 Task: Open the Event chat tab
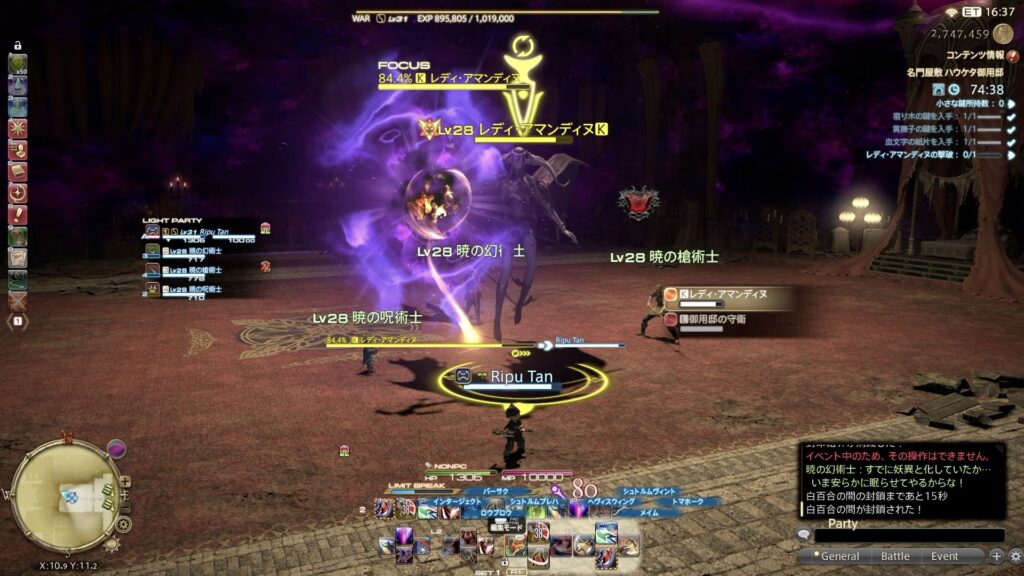pos(944,556)
